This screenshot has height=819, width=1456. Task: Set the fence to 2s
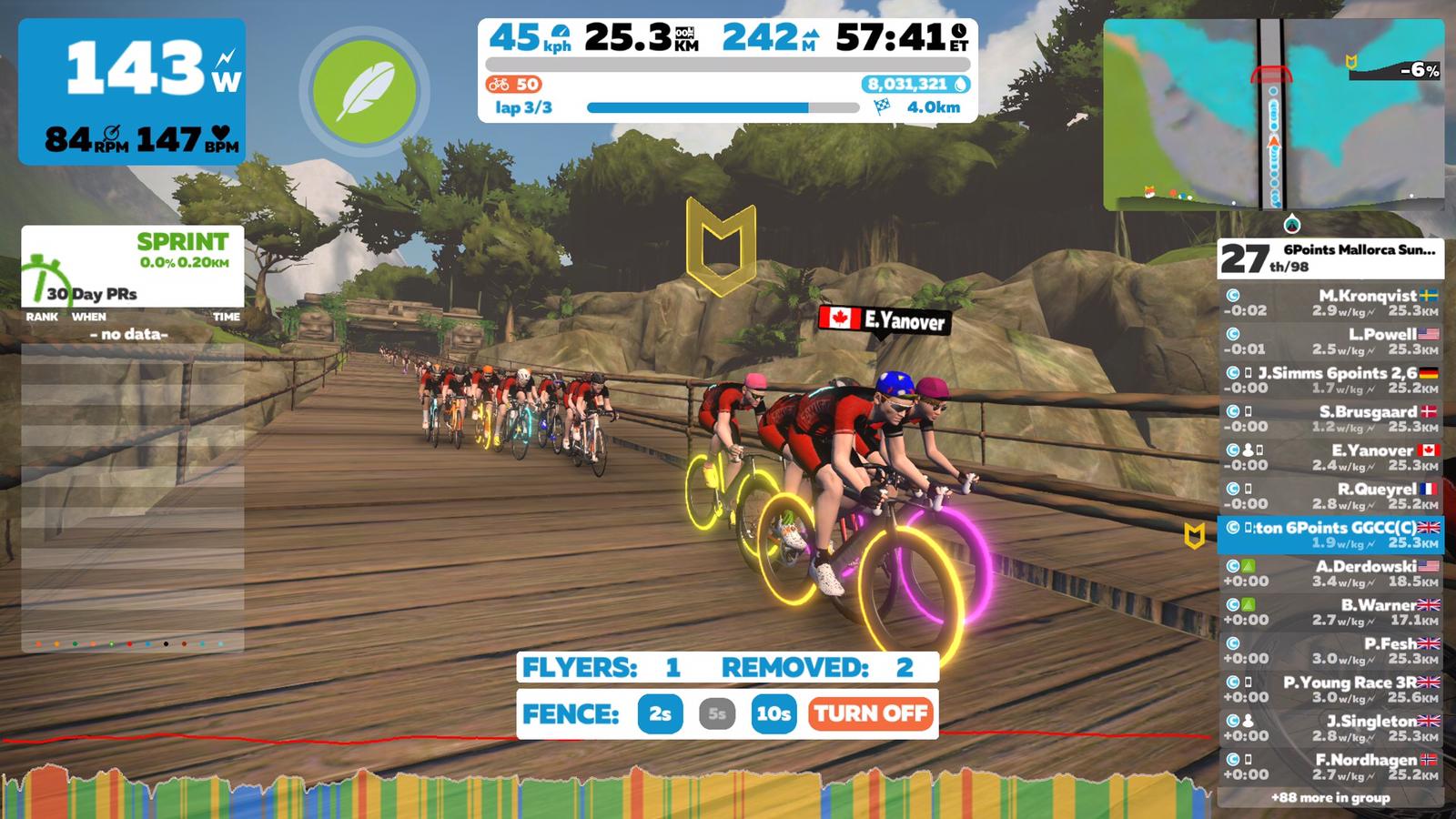[661, 713]
